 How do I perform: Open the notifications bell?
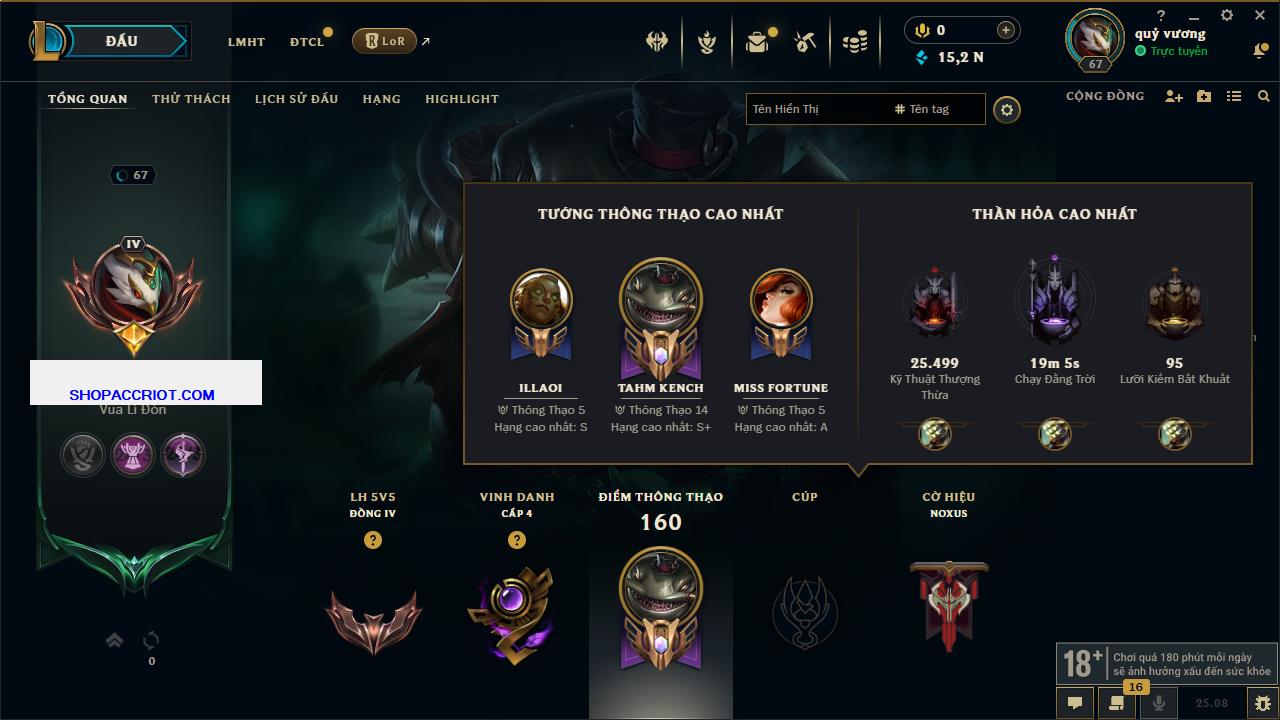tap(1259, 50)
